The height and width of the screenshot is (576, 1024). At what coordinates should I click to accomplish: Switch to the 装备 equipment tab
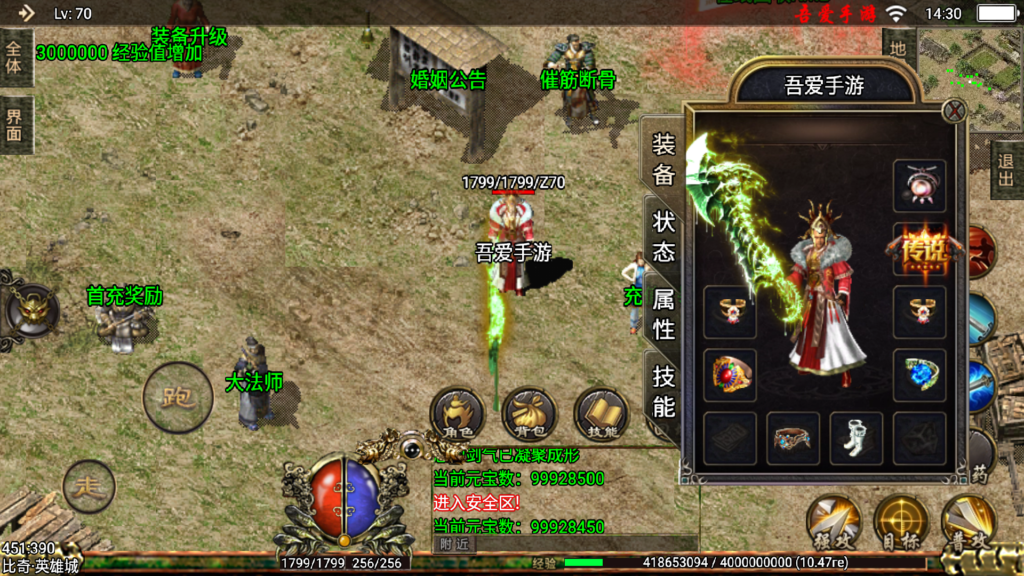tap(664, 160)
